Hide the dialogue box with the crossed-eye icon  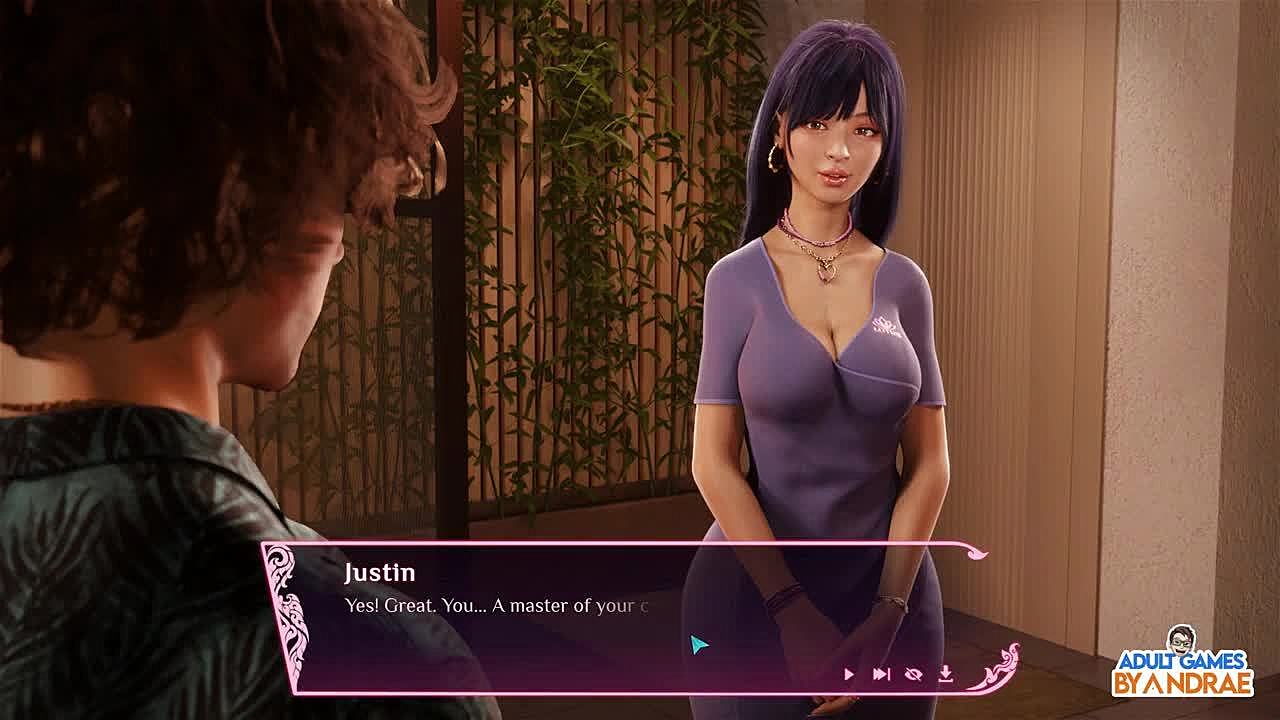(x=913, y=675)
